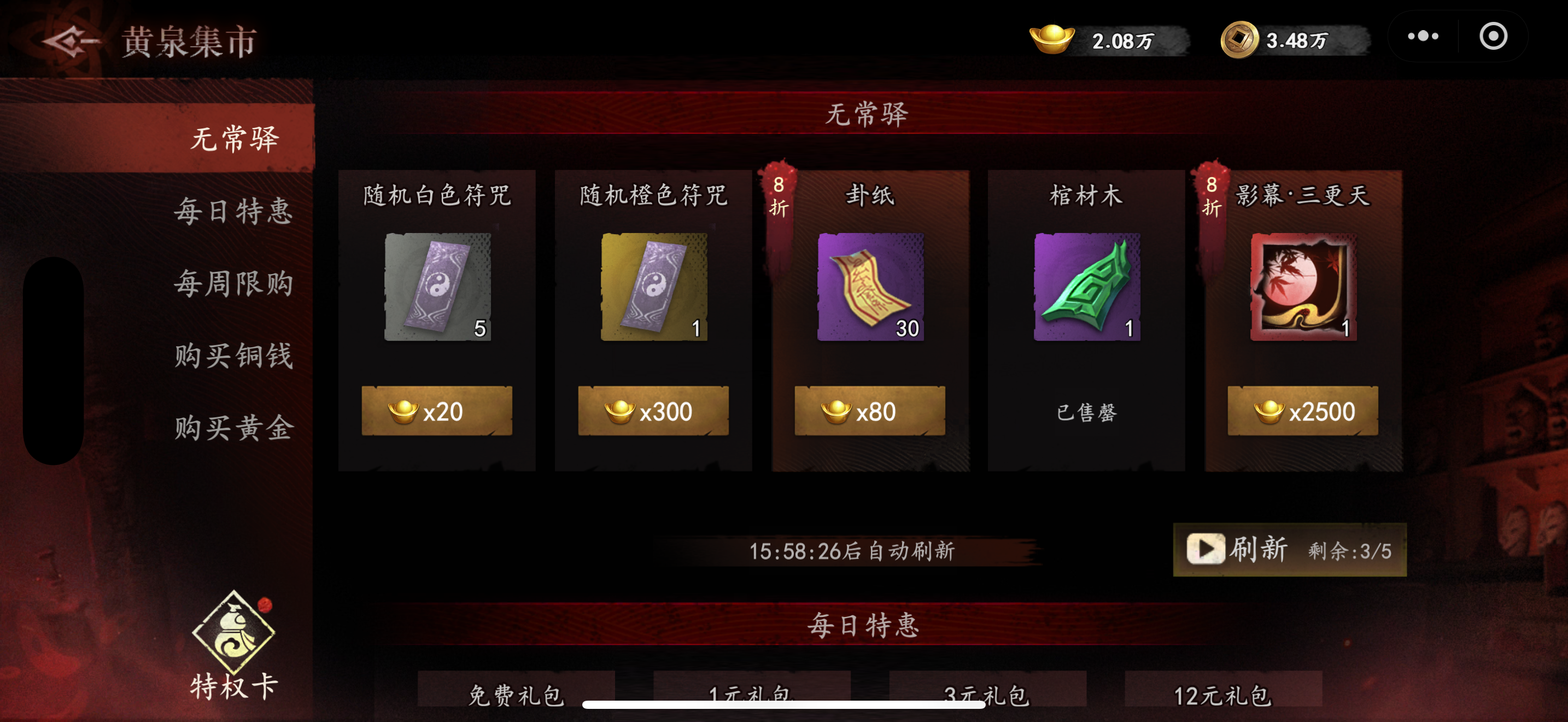Click the 棺材木 green coffin wood icon
This screenshot has height=722, width=1568.
[x=1087, y=286]
